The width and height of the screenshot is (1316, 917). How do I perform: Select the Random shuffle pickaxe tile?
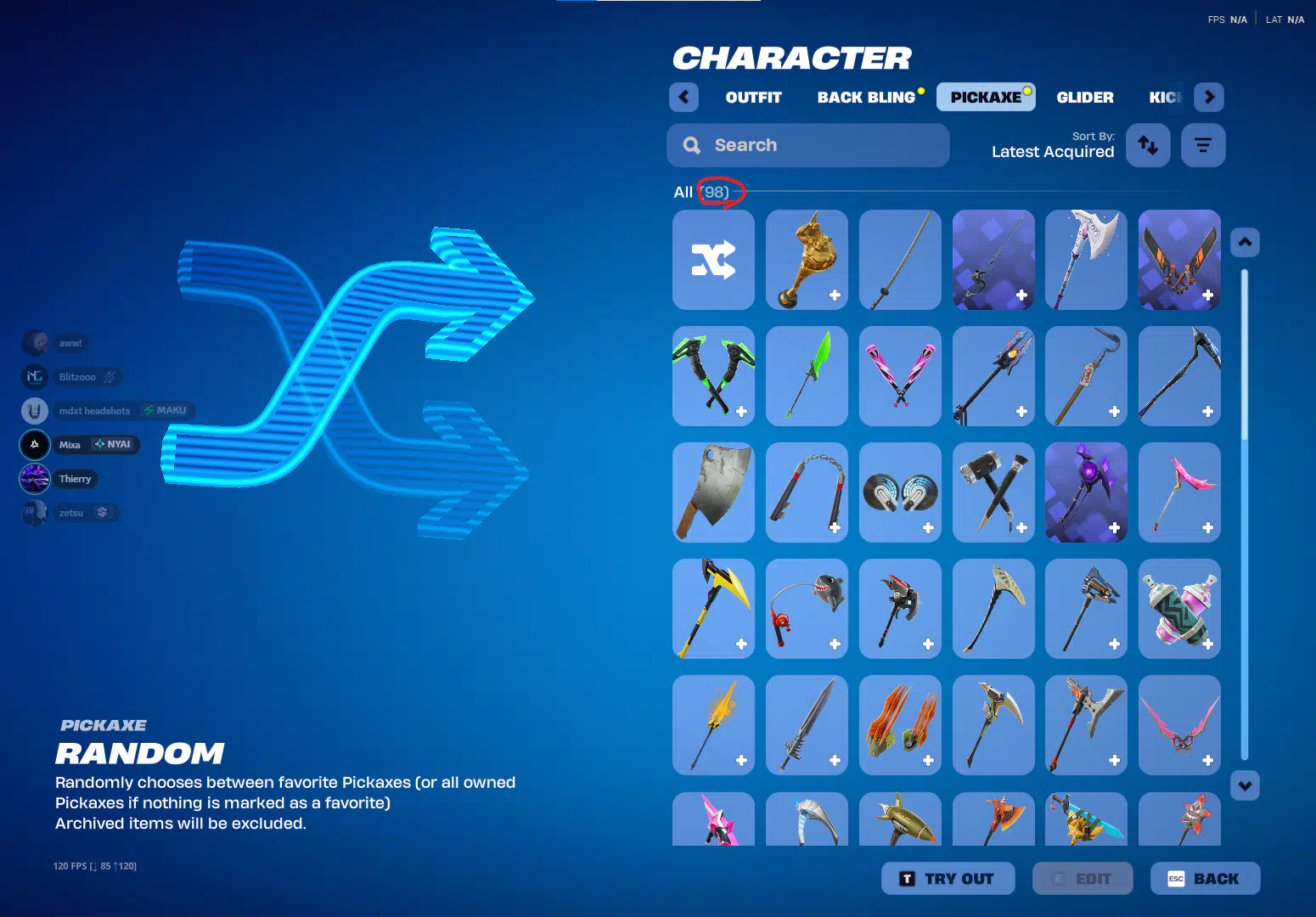pyautogui.click(x=713, y=260)
